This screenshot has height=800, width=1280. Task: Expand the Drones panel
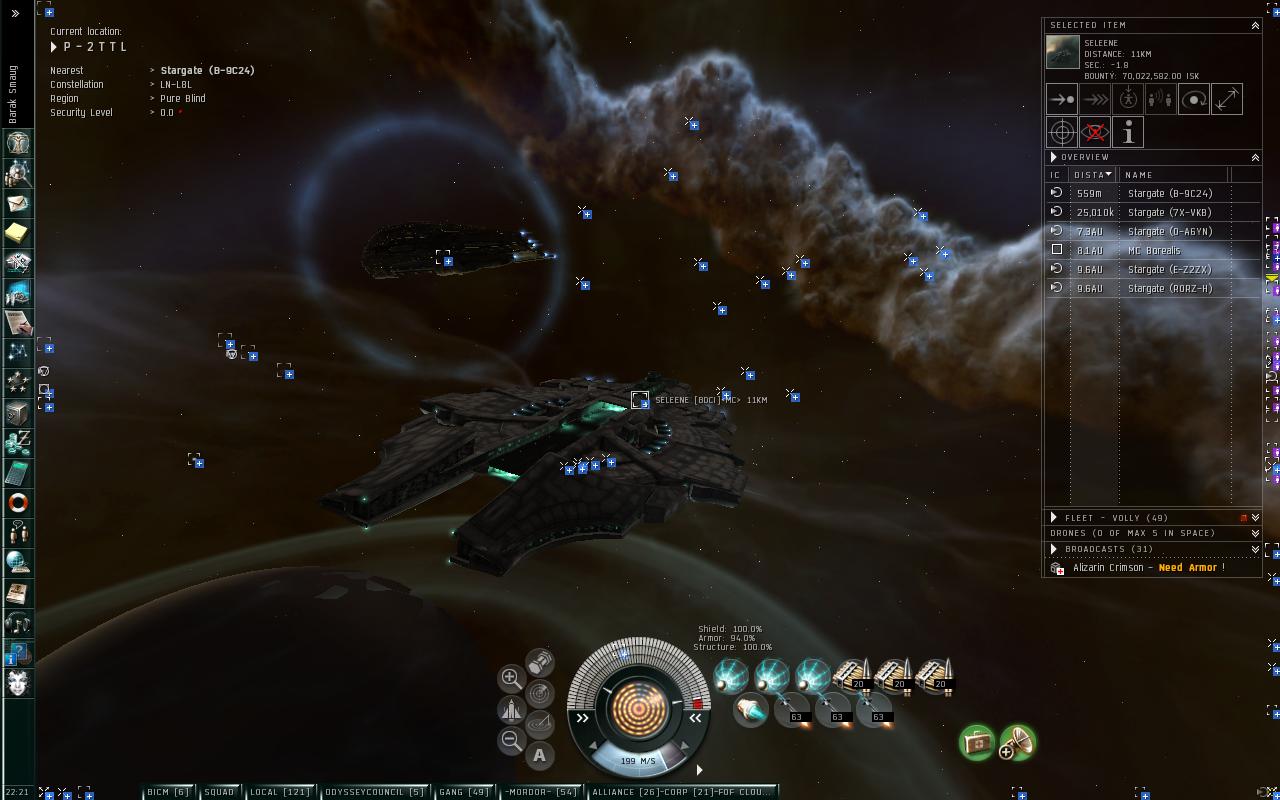tap(1255, 533)
